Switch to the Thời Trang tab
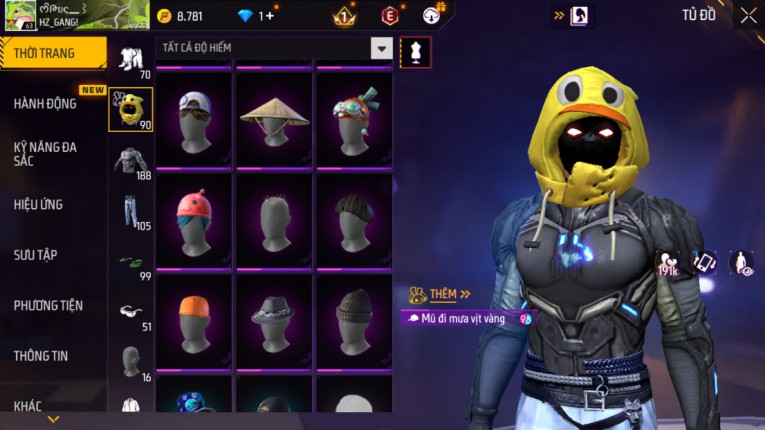This screenshot has width=765, height=430. point(52,53)
